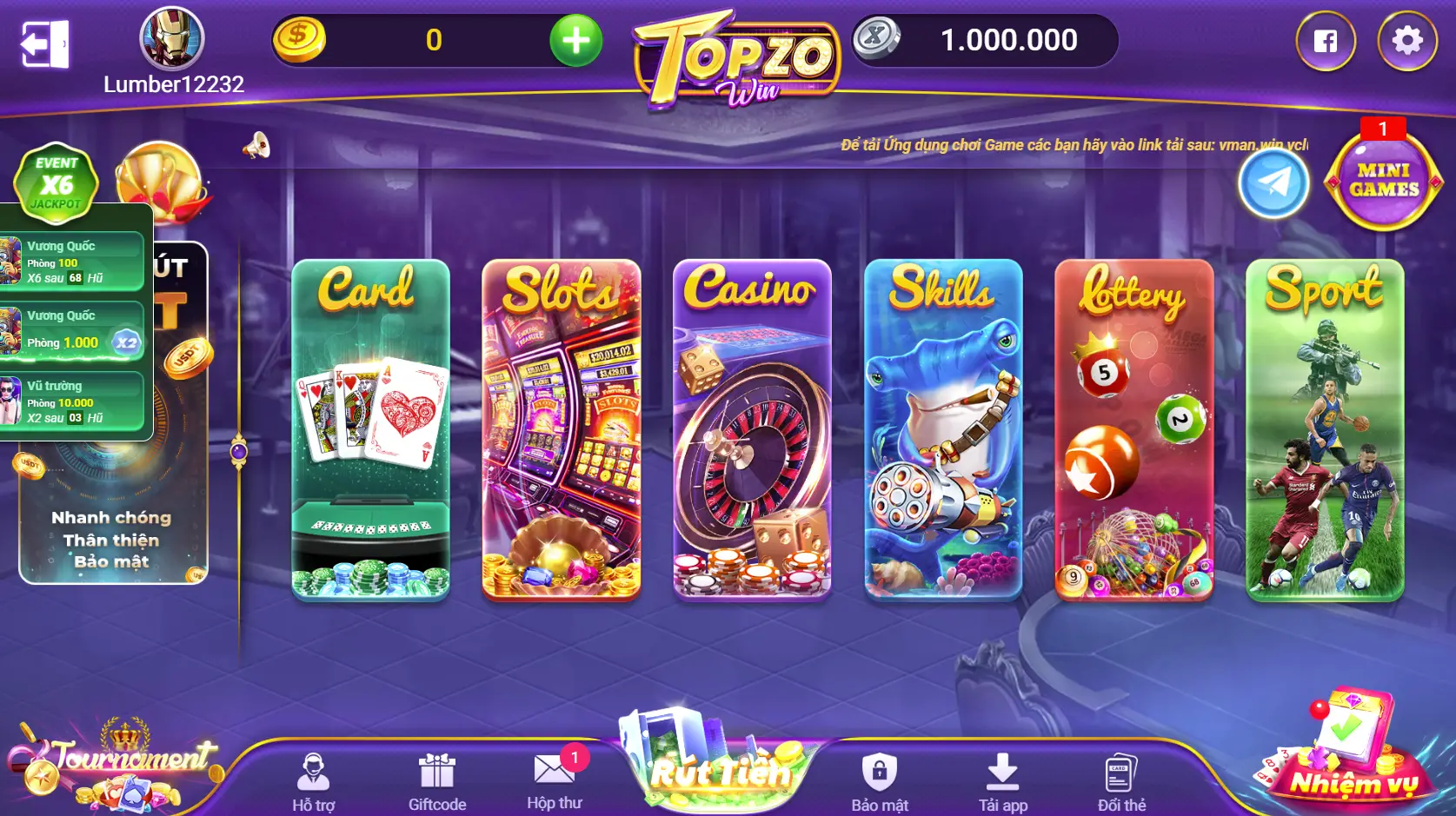Open the Sport betting category

[x=1325, y=429]
